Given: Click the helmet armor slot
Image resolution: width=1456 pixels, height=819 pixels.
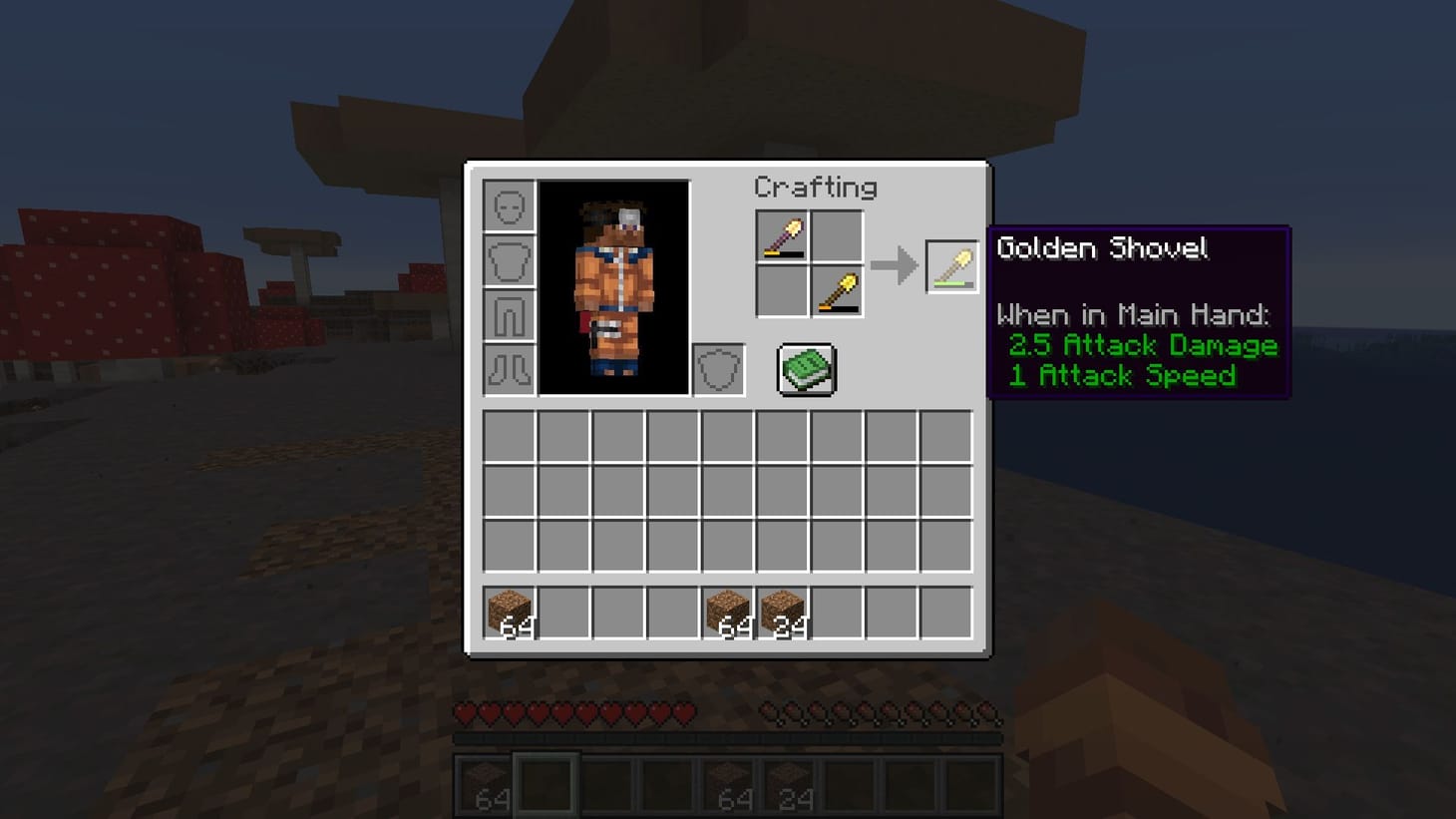Looking at the screenshot, I should coord(510,207).
